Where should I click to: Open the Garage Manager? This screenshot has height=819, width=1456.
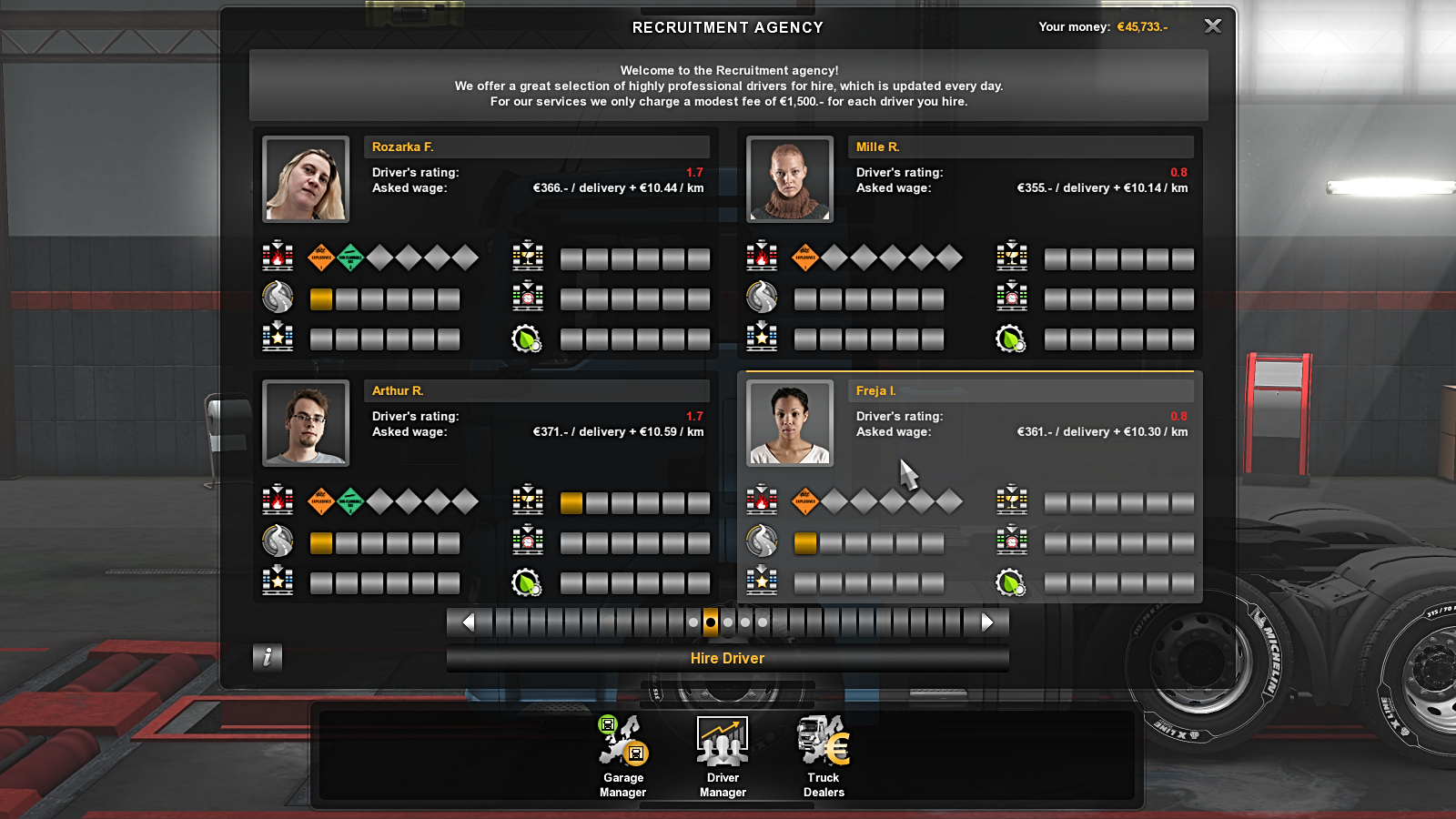[623, 757]
